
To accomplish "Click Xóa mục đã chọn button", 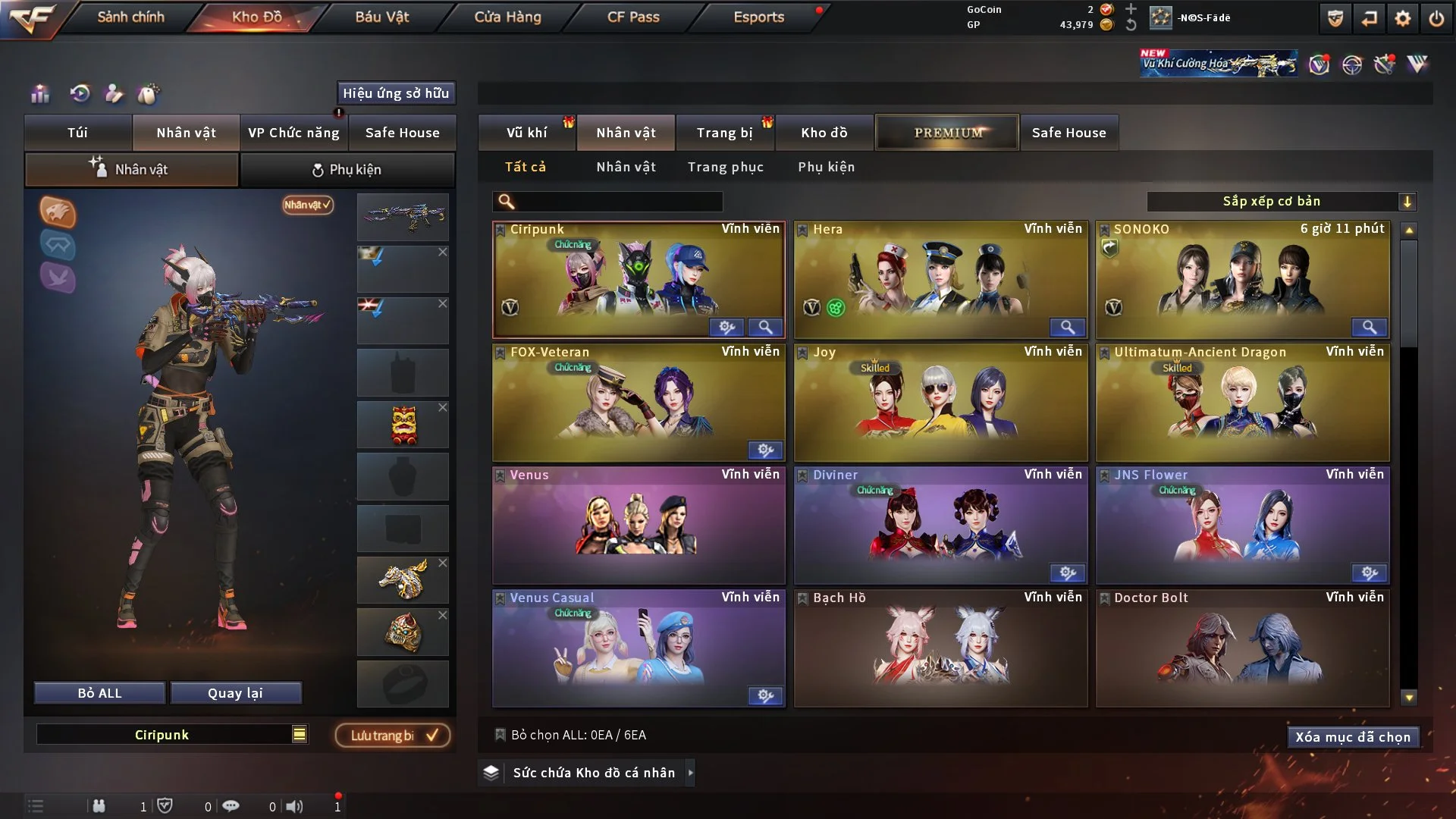I will pos(1352,737).
